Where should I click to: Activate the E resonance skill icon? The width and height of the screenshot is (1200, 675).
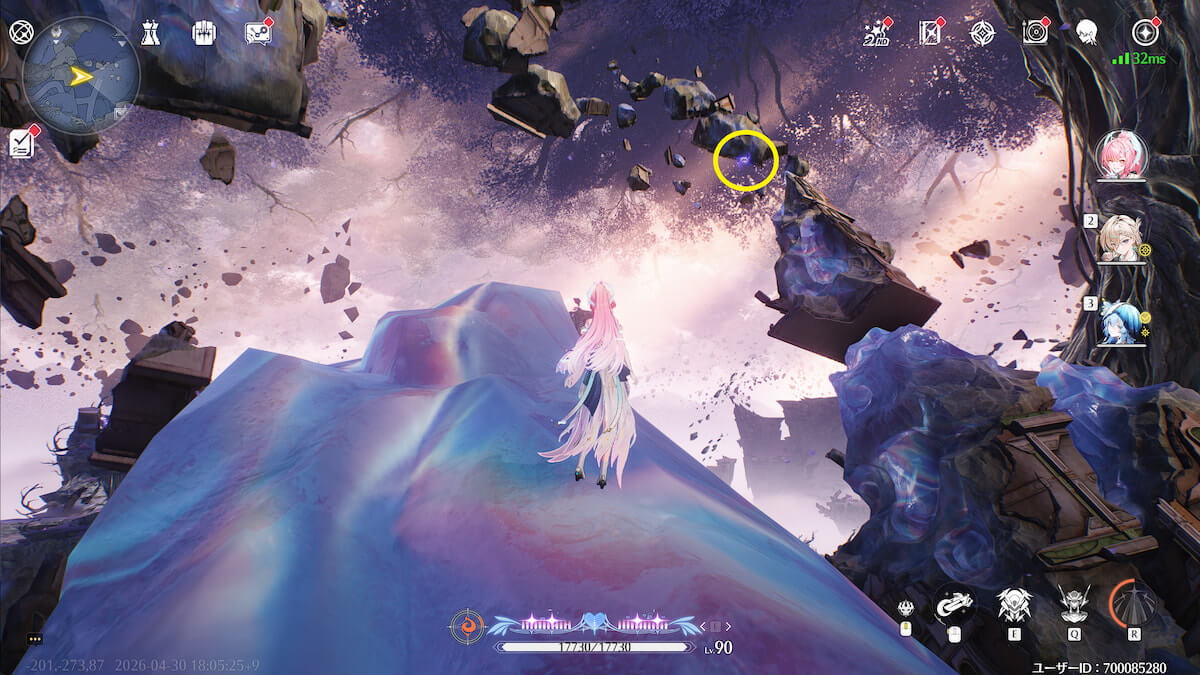pyautogui.click(x=1013, y=605)
